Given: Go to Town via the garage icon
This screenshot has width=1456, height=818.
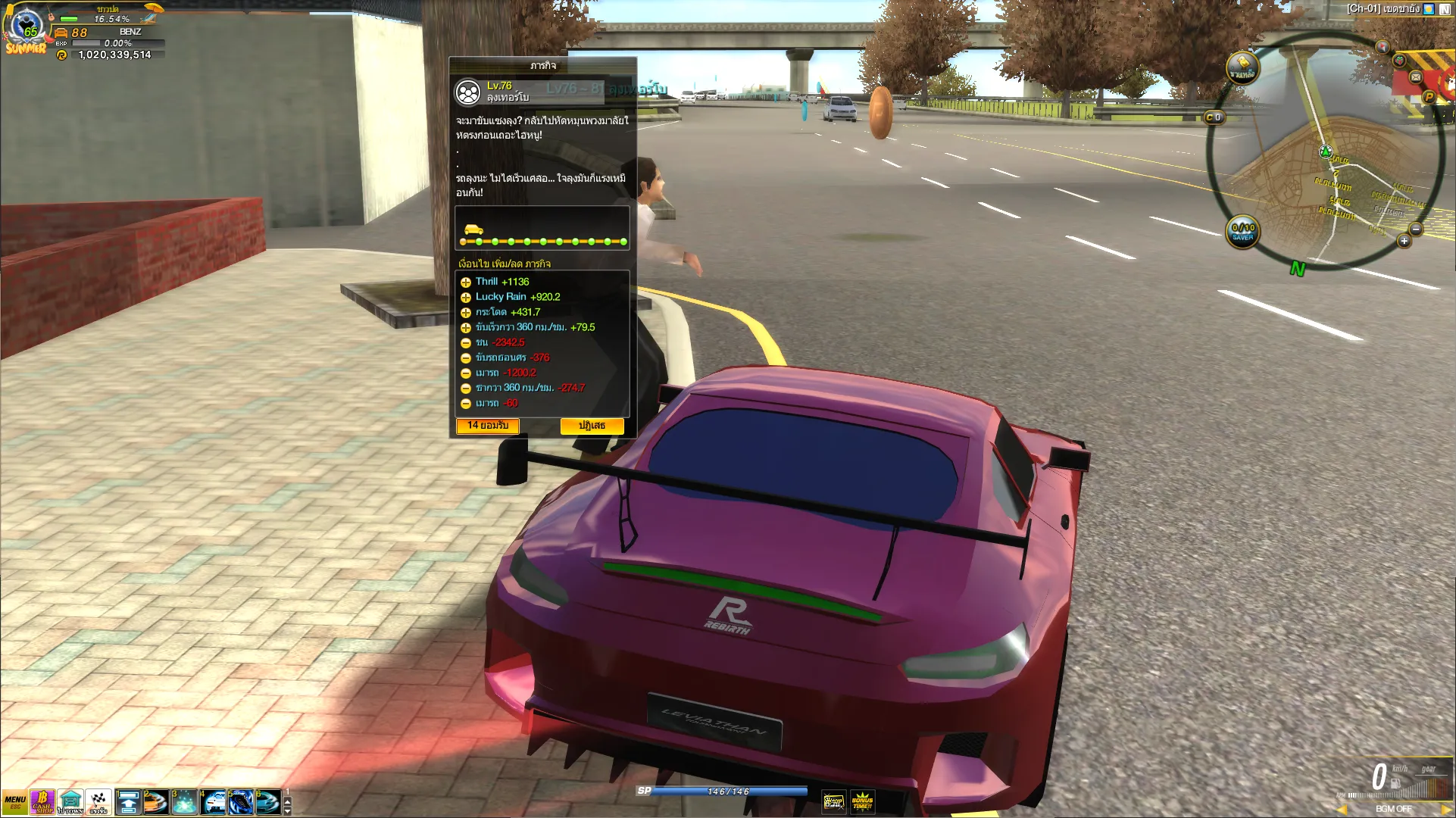Looking at the screenshot, I should 70,801.
